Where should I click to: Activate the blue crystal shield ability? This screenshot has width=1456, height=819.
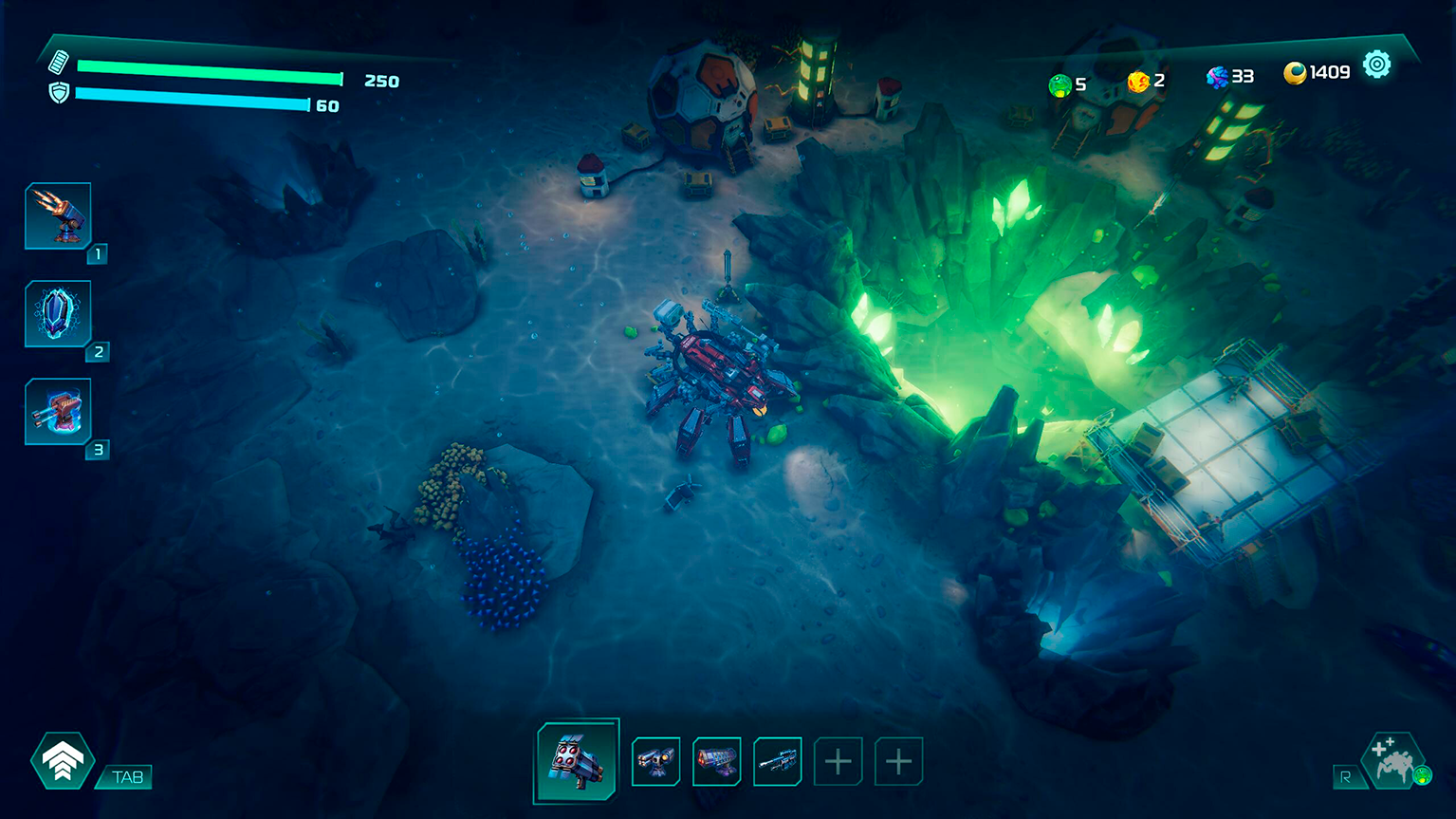coord(58,313)
